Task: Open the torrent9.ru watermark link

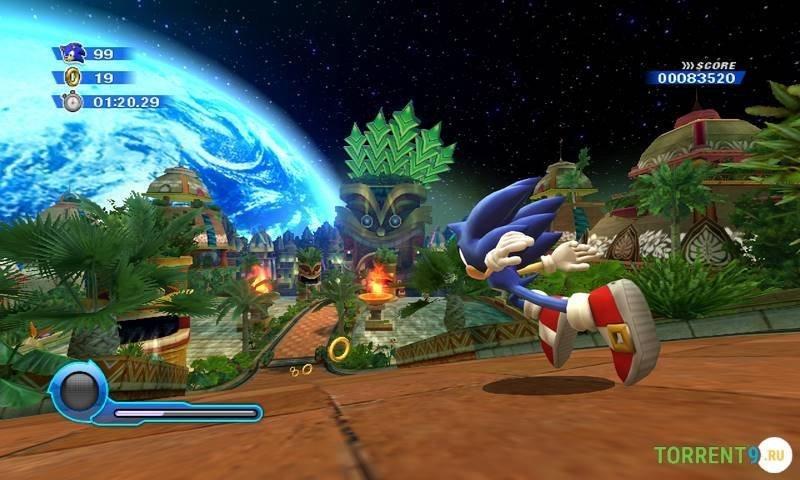Action: click(x=722, y=455)
